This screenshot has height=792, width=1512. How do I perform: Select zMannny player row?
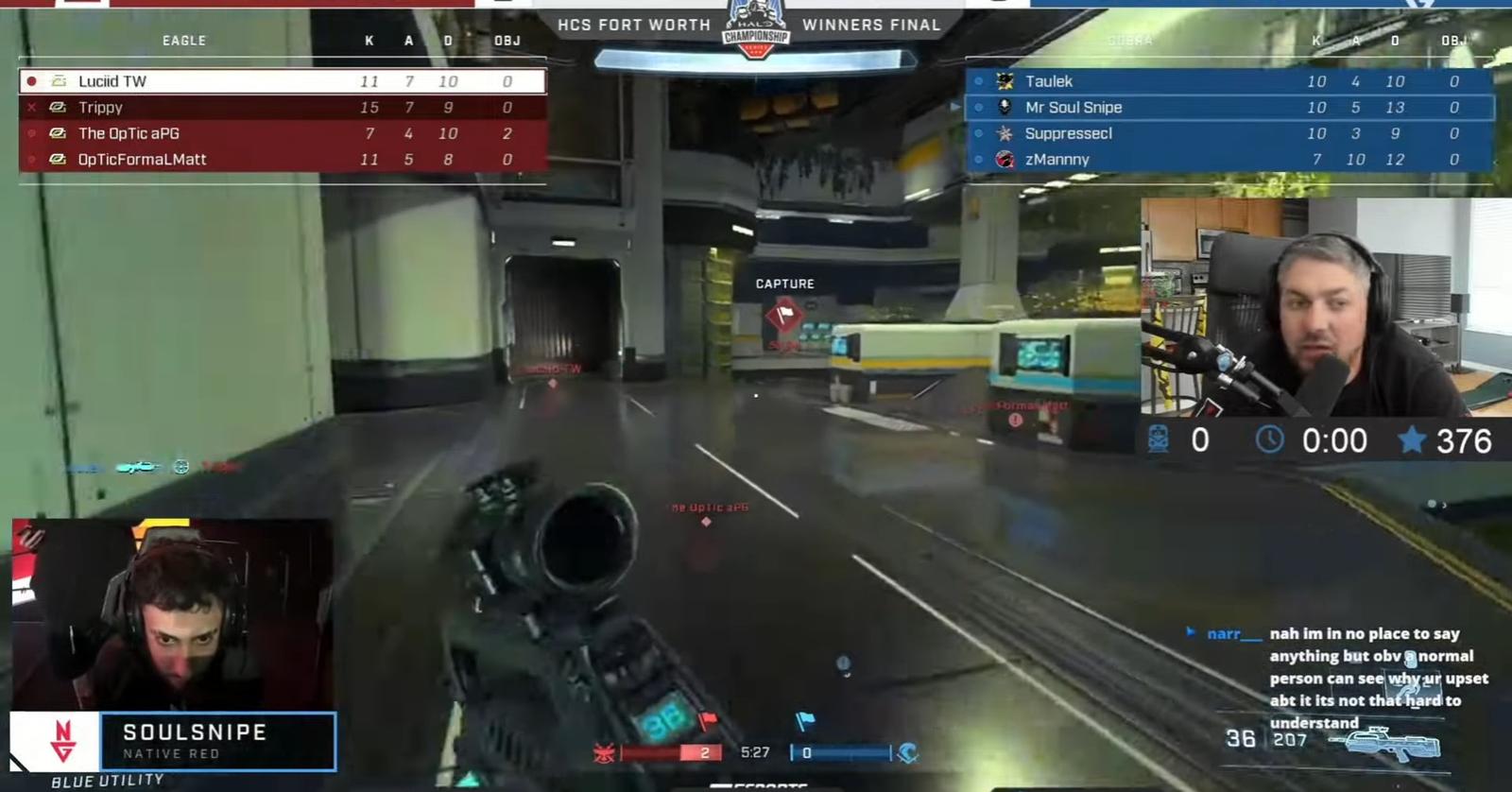click(x=1228, y=160)
